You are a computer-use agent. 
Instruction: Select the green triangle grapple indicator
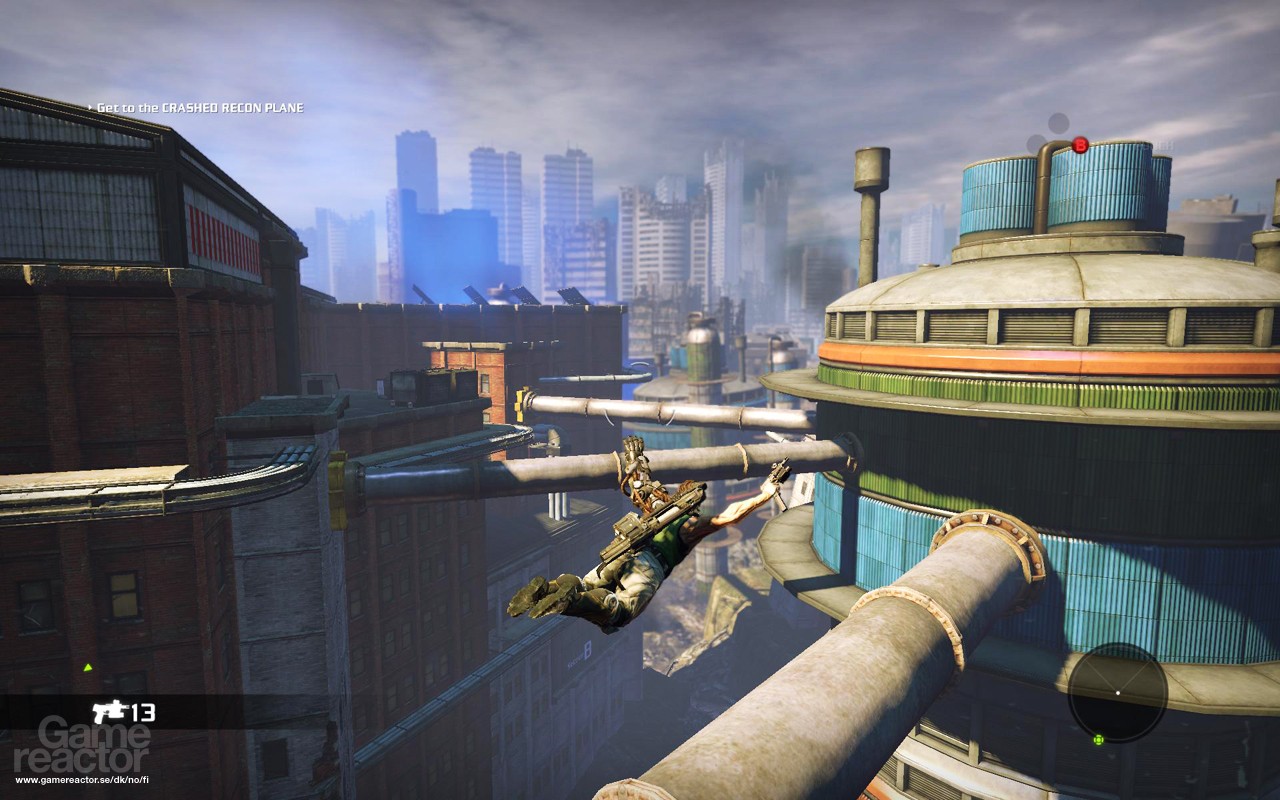point(88,667)
